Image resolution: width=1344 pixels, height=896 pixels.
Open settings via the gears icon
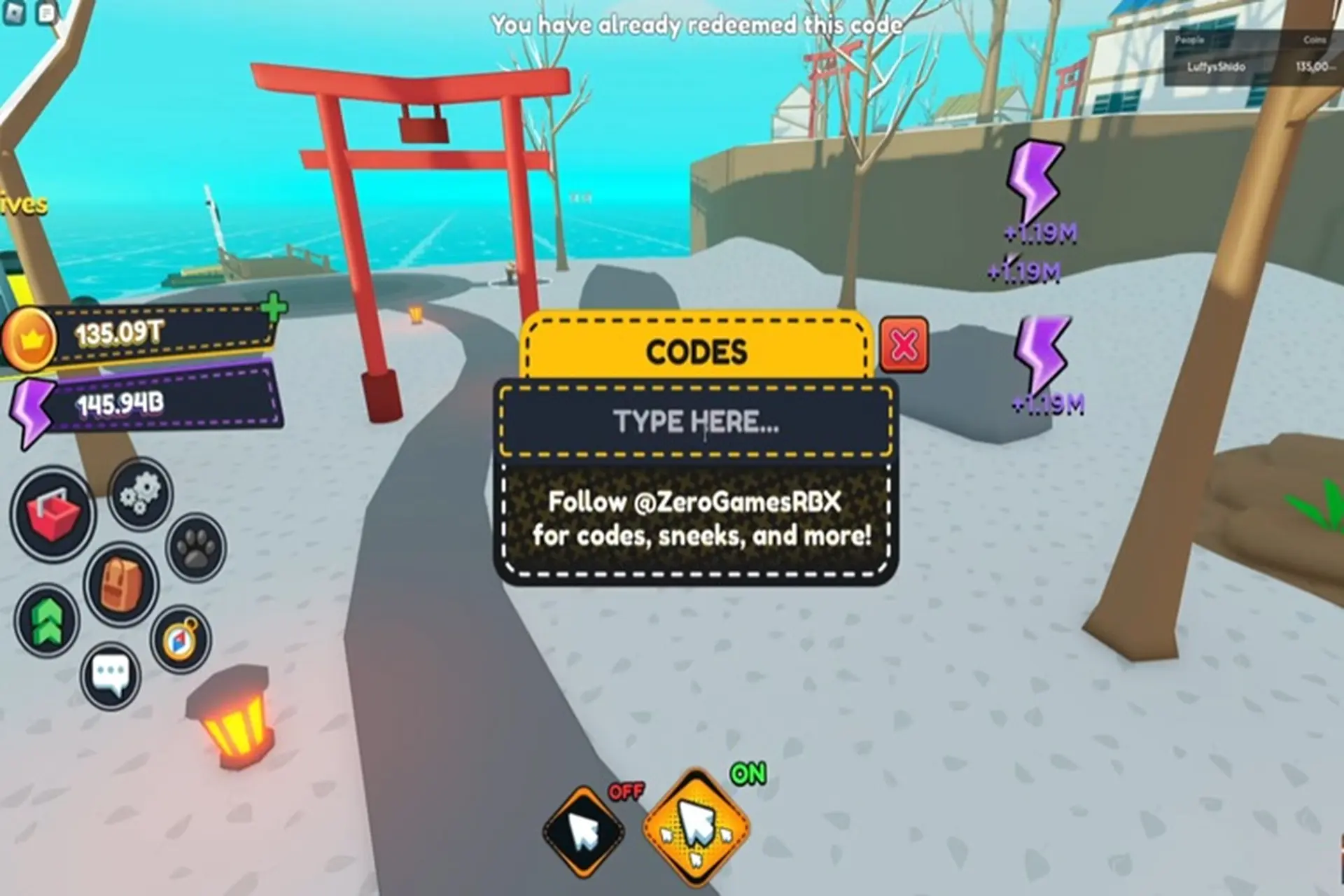click(141, 494)
